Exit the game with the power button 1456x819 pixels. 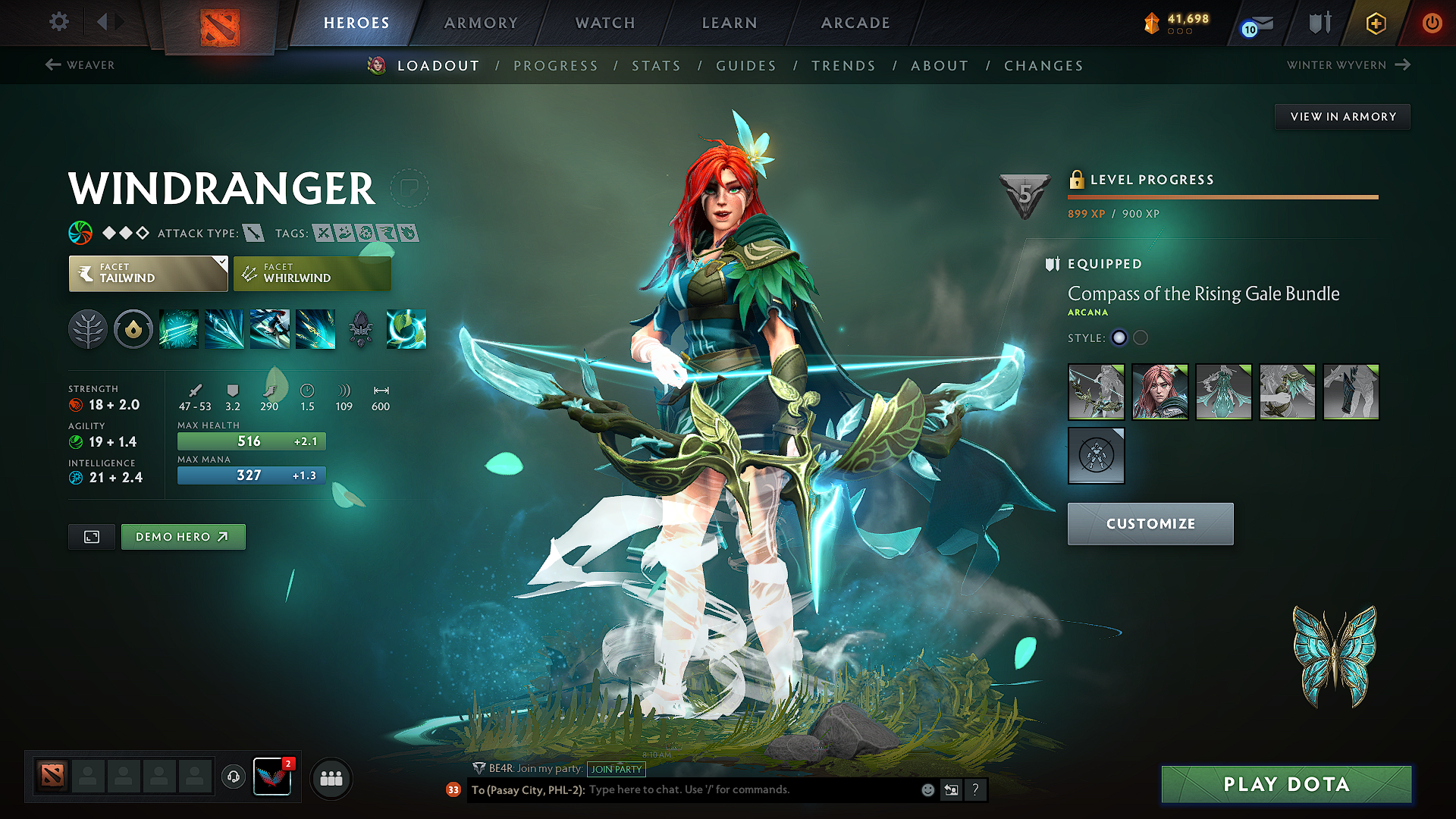tap(1432, 23)
